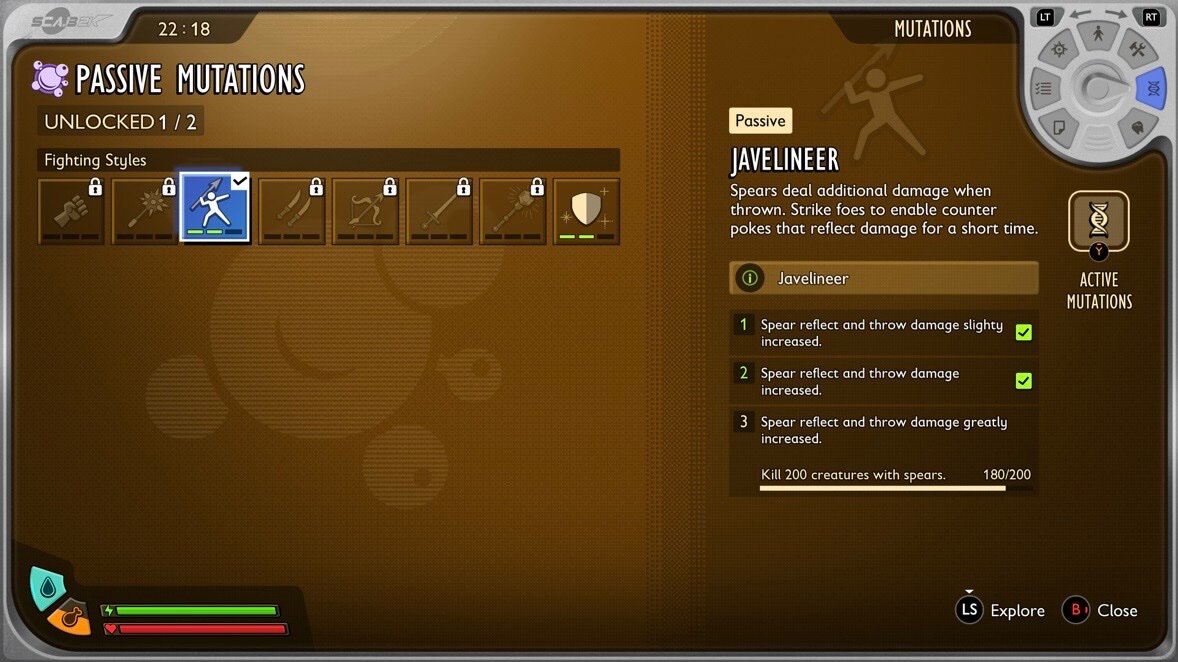Select tier 3 greatly increased damage row

pyautogui.click(x=884, y=430)
